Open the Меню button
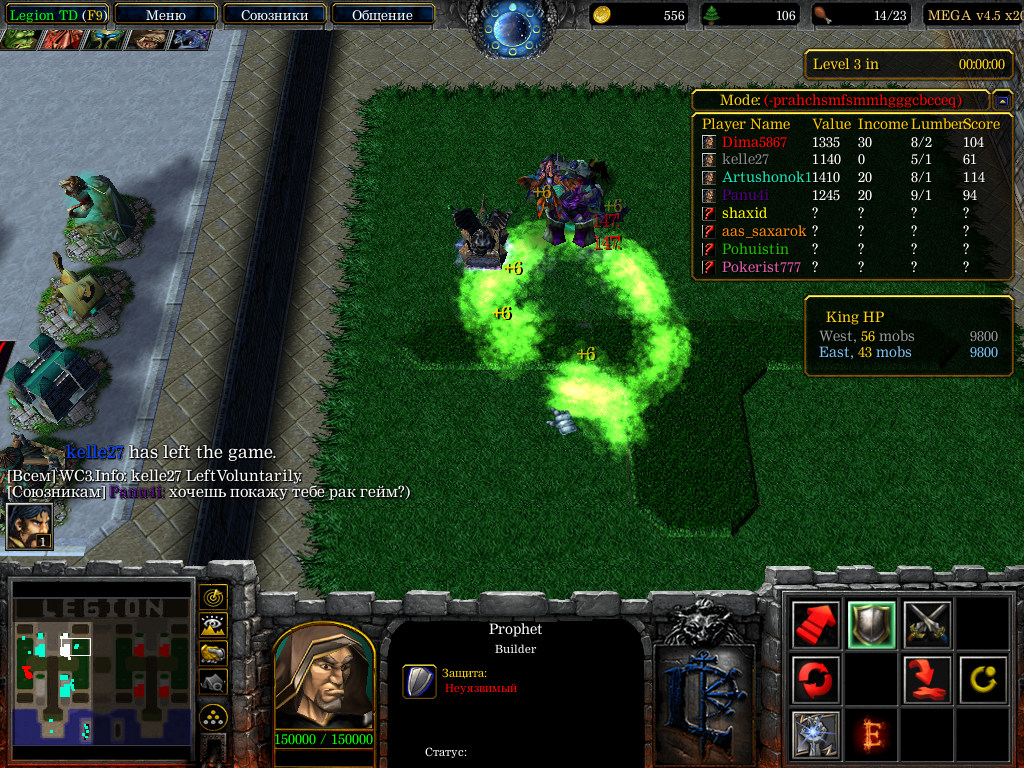Image resolution: width=1024 pixels, height=768 pixels. point(166,15)
